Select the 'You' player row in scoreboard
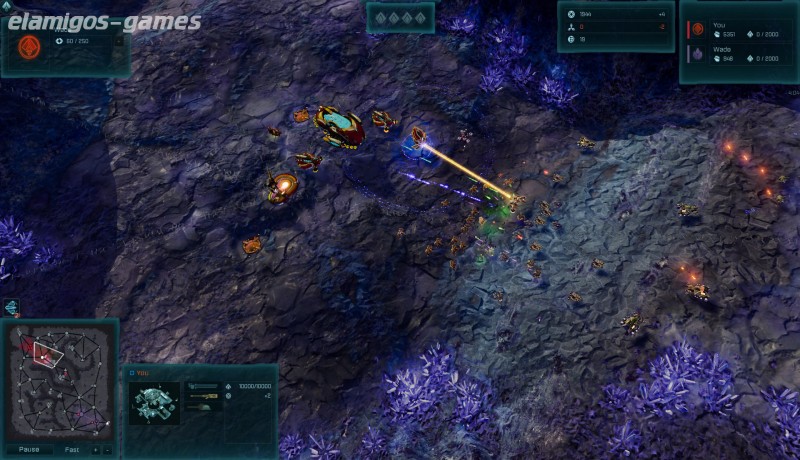 click(738, 29)
